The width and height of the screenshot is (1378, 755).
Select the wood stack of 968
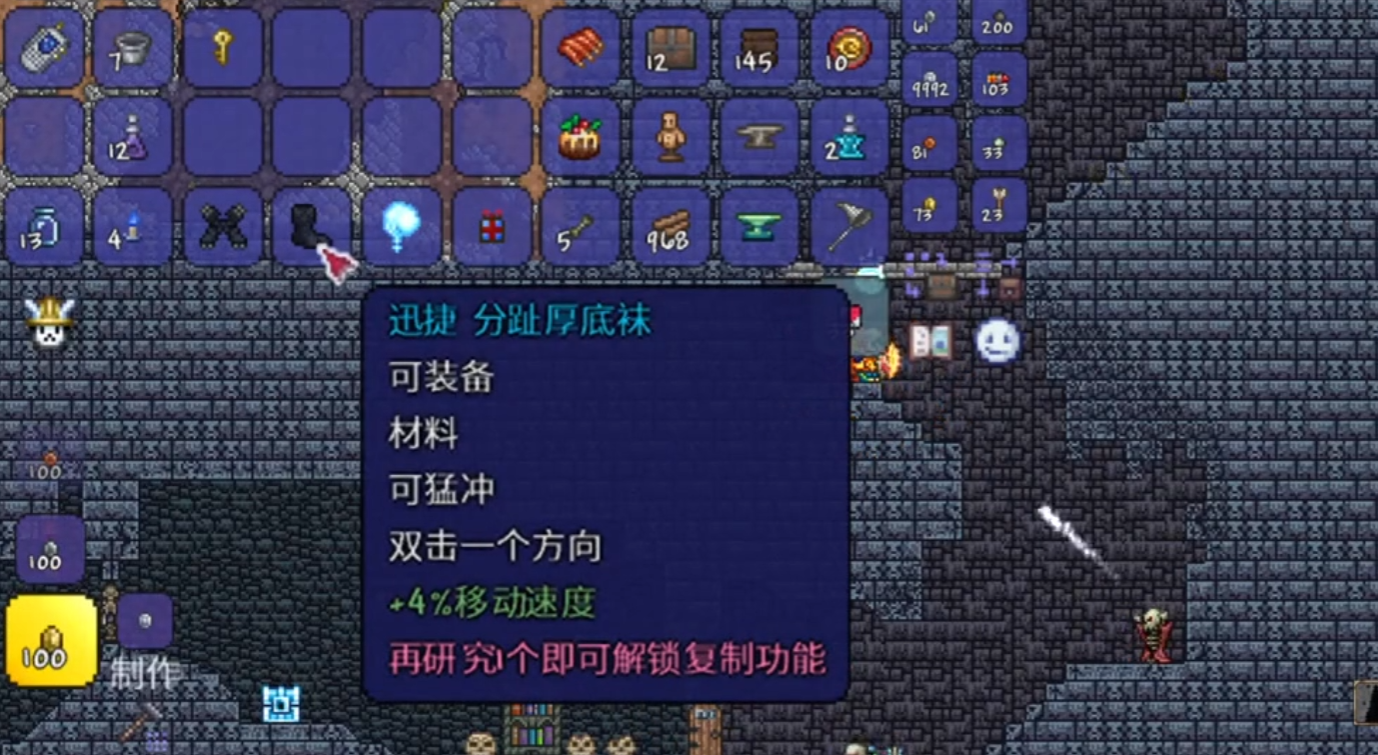(x=668, y=228)
